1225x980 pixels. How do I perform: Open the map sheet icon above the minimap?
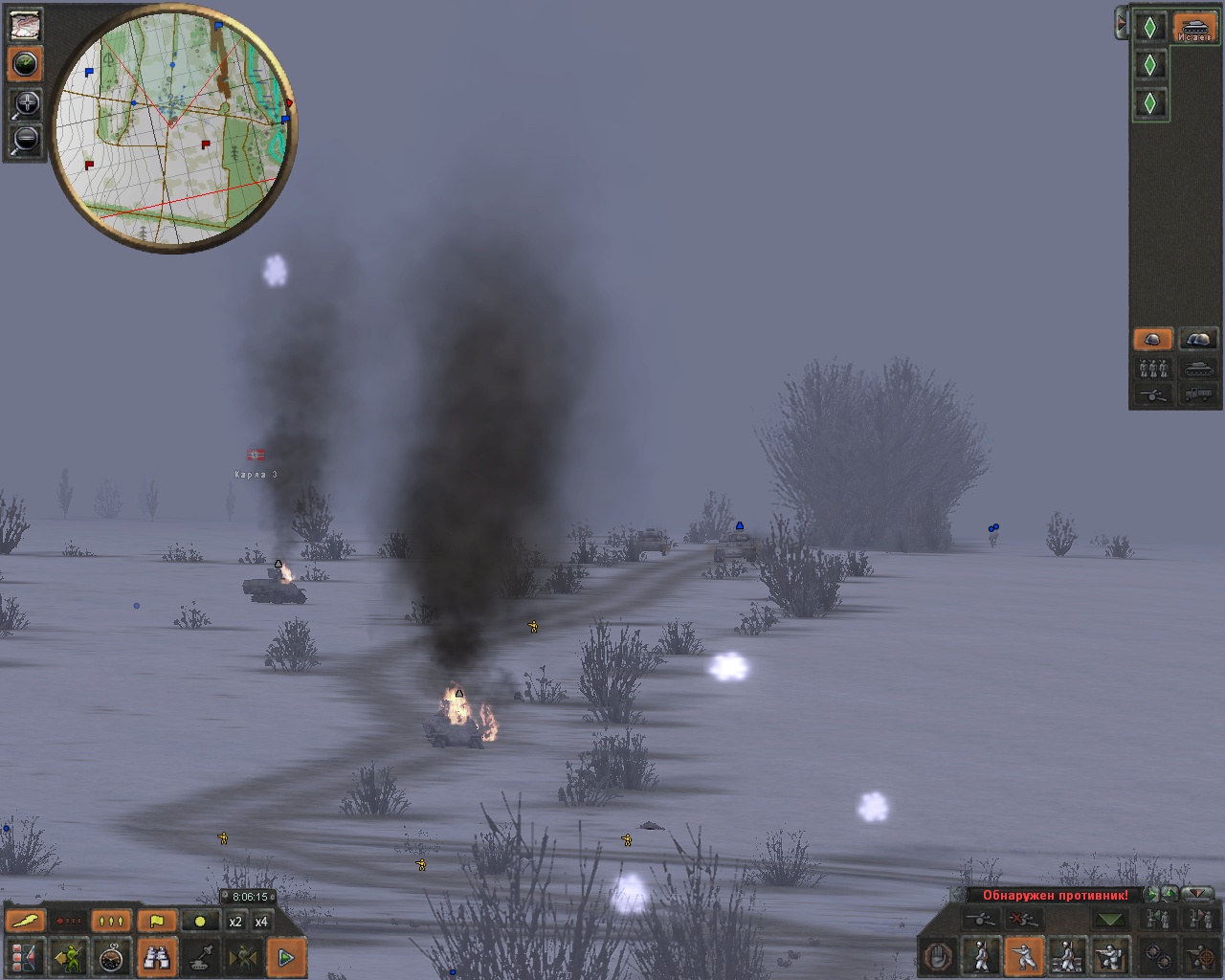26,25
